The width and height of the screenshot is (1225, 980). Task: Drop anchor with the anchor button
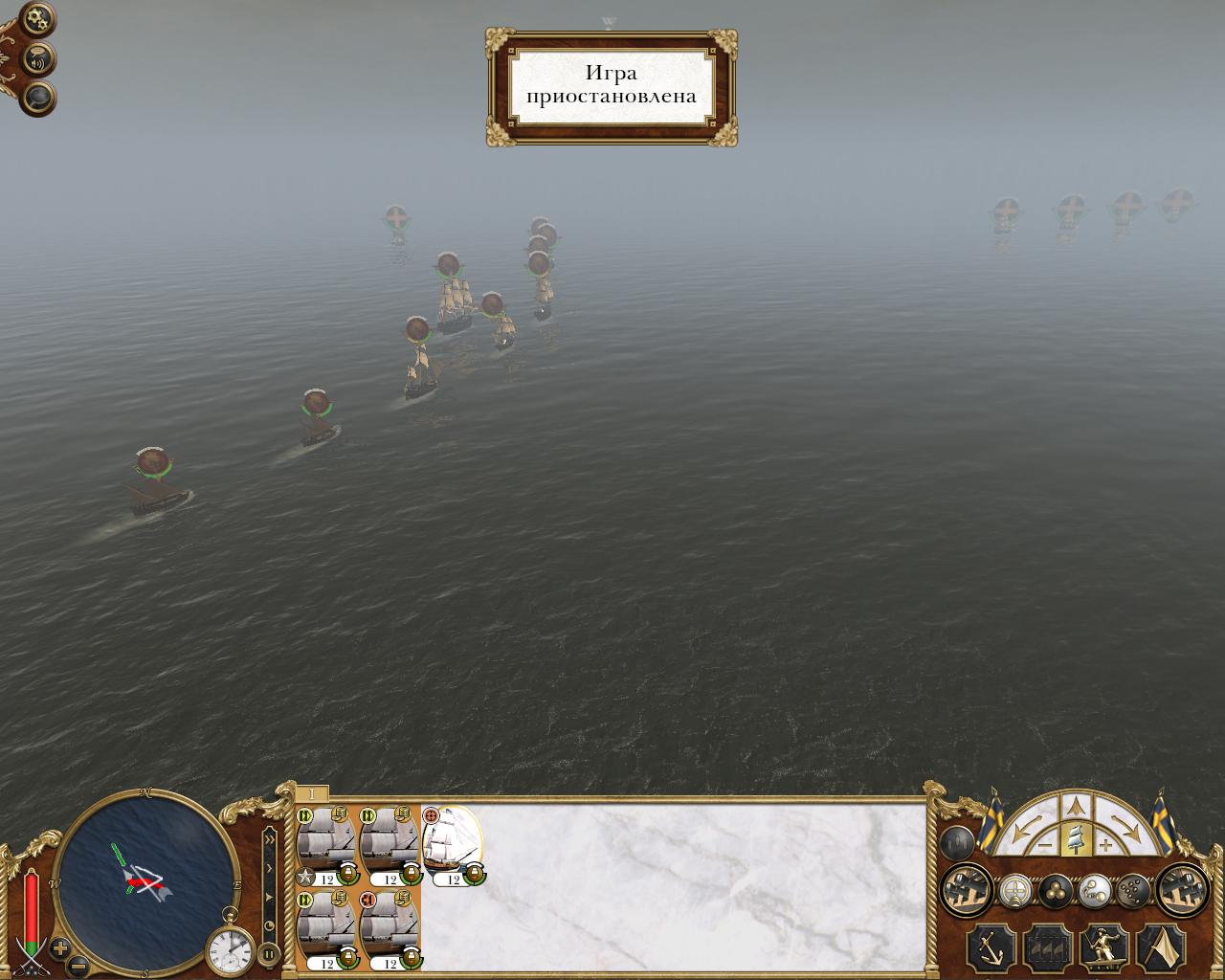pyautogui.click(x=990, y=948)
